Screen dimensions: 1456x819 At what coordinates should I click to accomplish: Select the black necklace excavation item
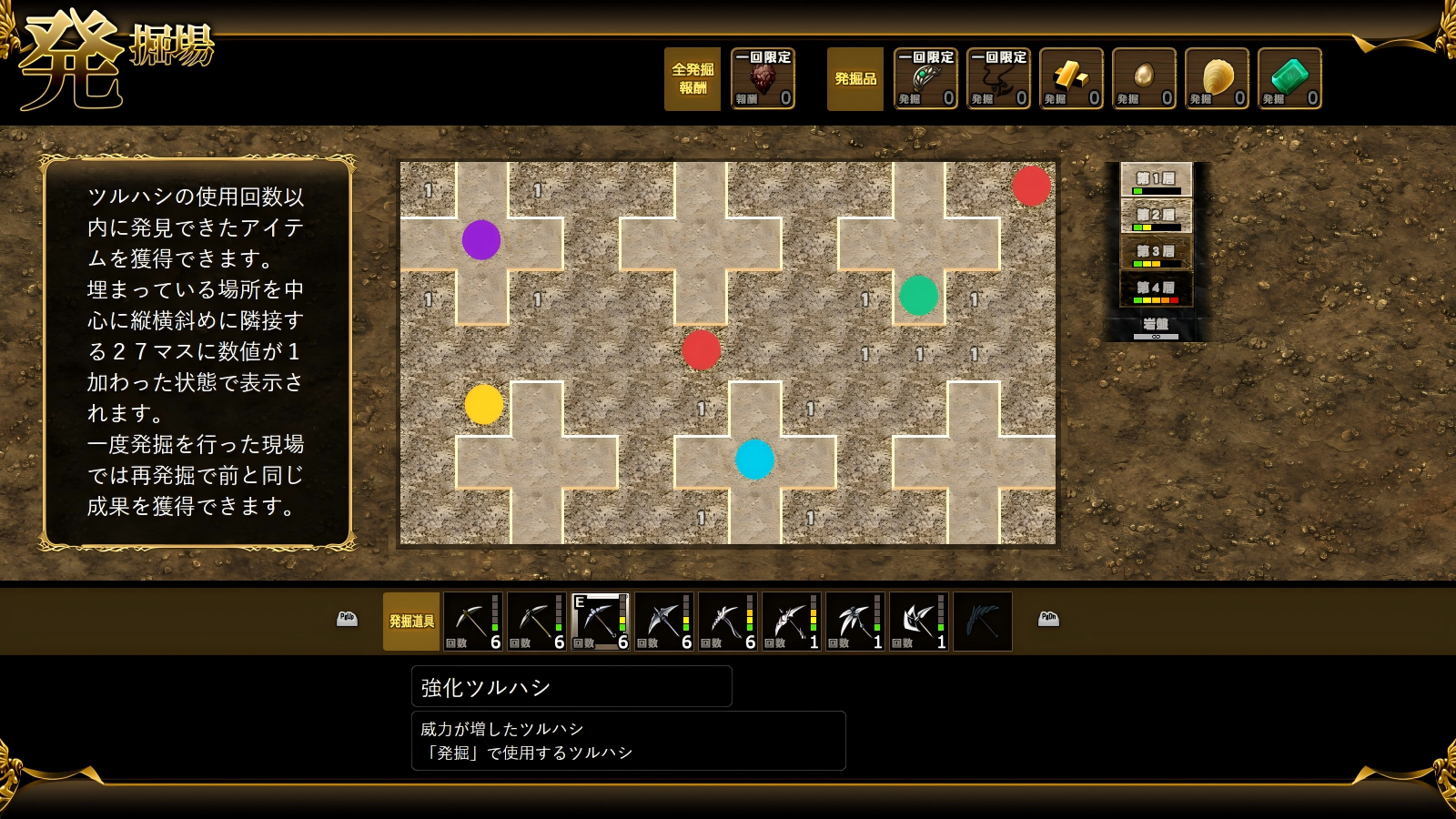[998, 79]
